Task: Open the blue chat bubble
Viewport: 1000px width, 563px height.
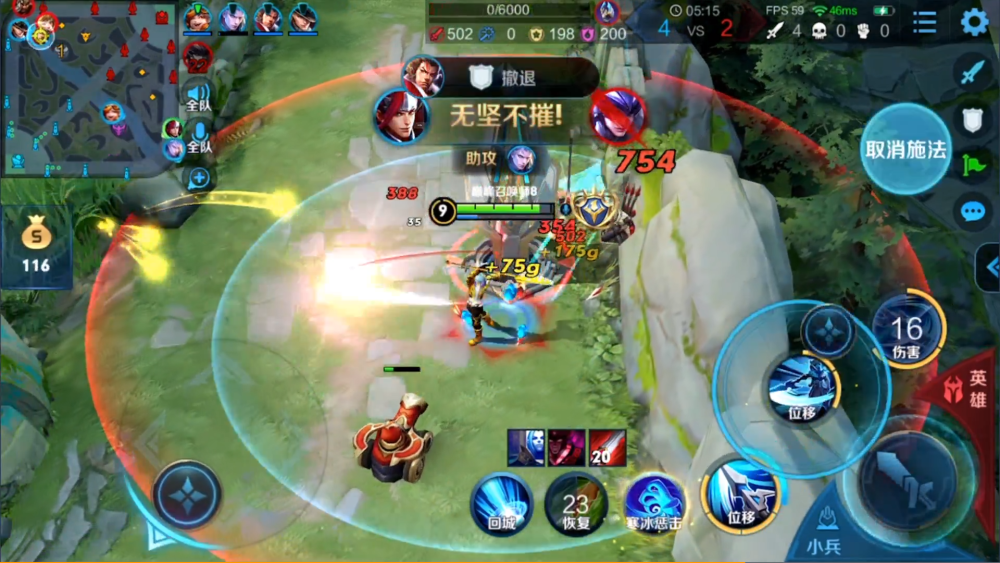Action: (973, 211)
